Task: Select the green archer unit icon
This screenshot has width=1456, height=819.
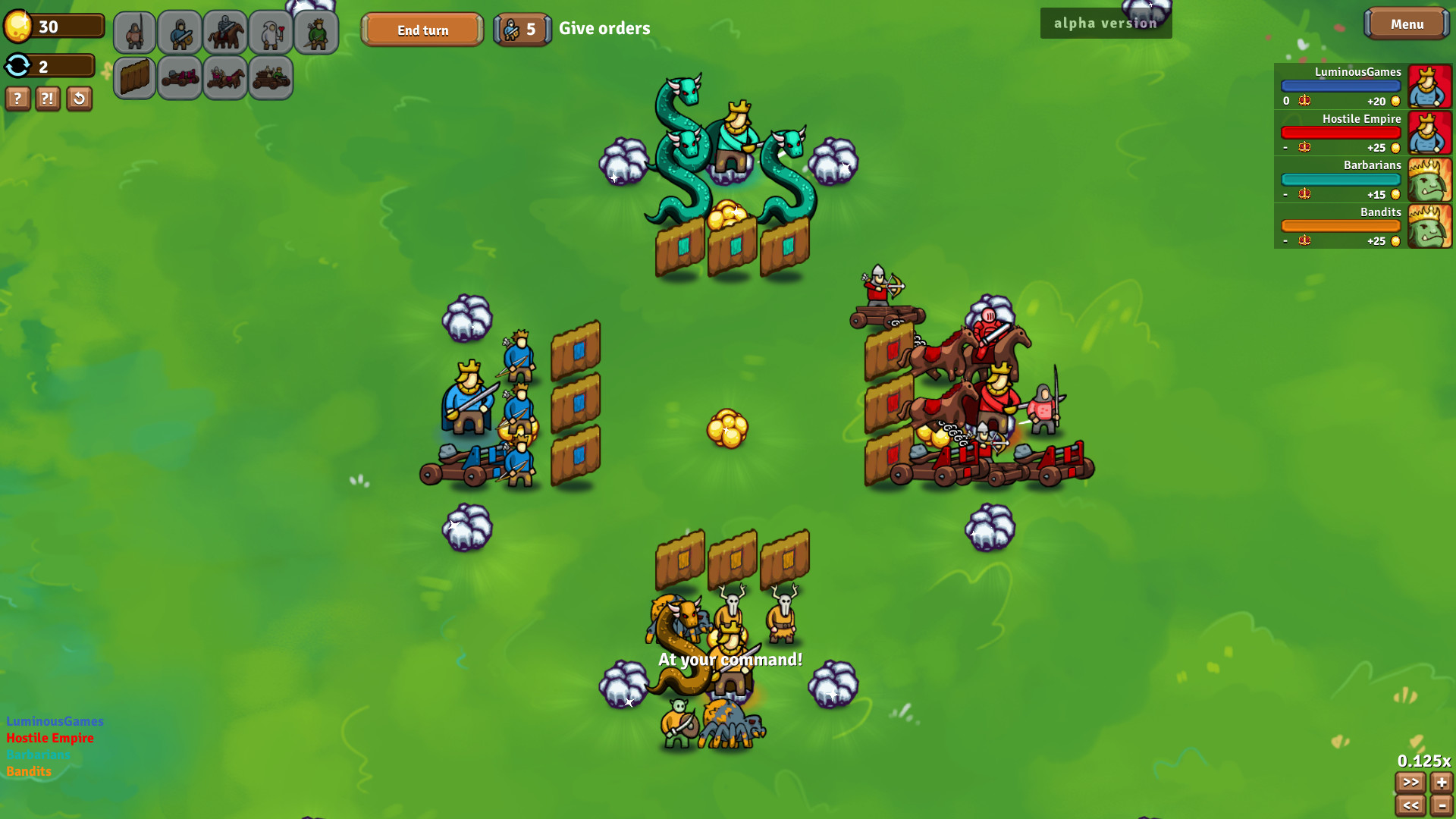Action: tap(316, 32)
